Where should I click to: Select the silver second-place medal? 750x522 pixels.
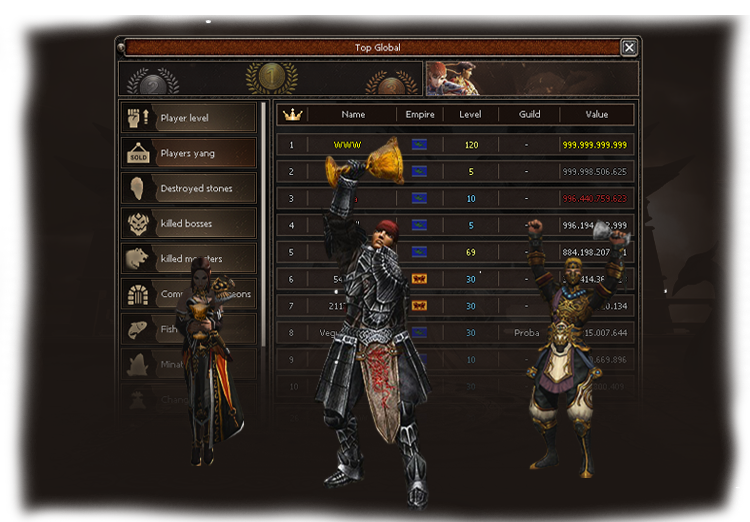click(x=152, y=82)
